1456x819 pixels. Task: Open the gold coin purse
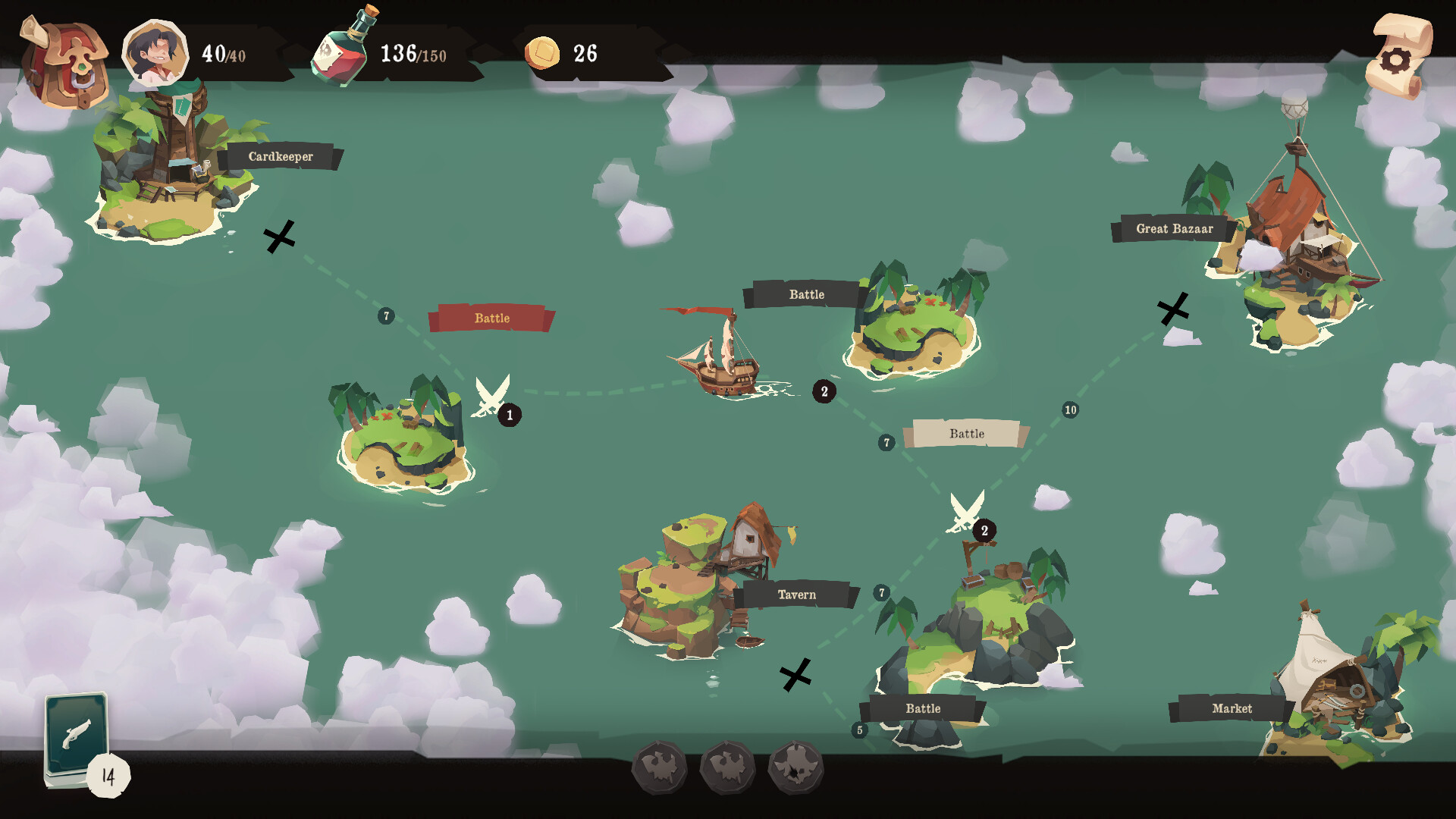[544, 53]
